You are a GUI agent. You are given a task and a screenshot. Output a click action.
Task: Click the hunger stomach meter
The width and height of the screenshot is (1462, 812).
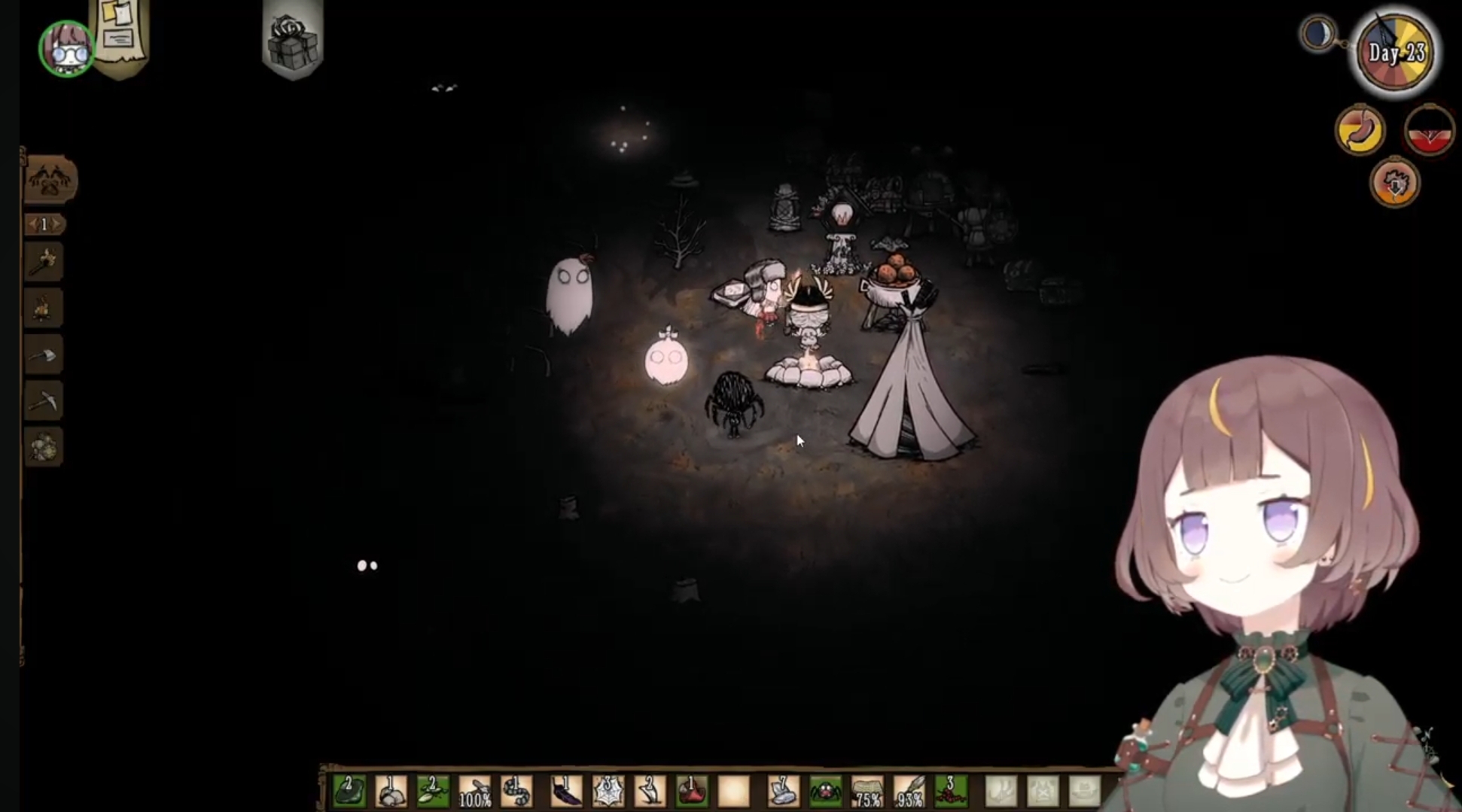coord(1360,130)
